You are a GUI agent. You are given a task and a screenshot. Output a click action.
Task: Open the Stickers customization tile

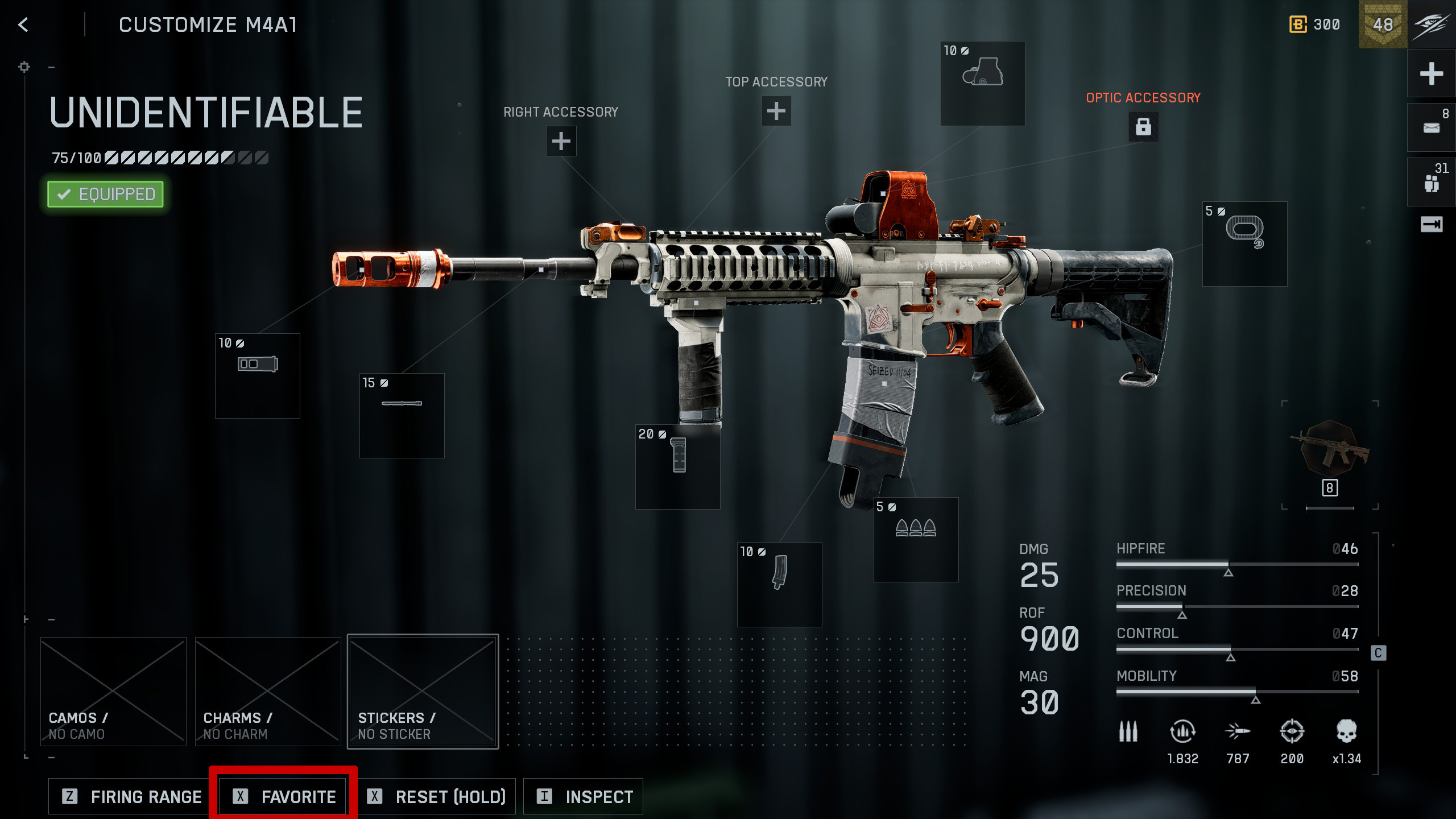coord(423,691)
